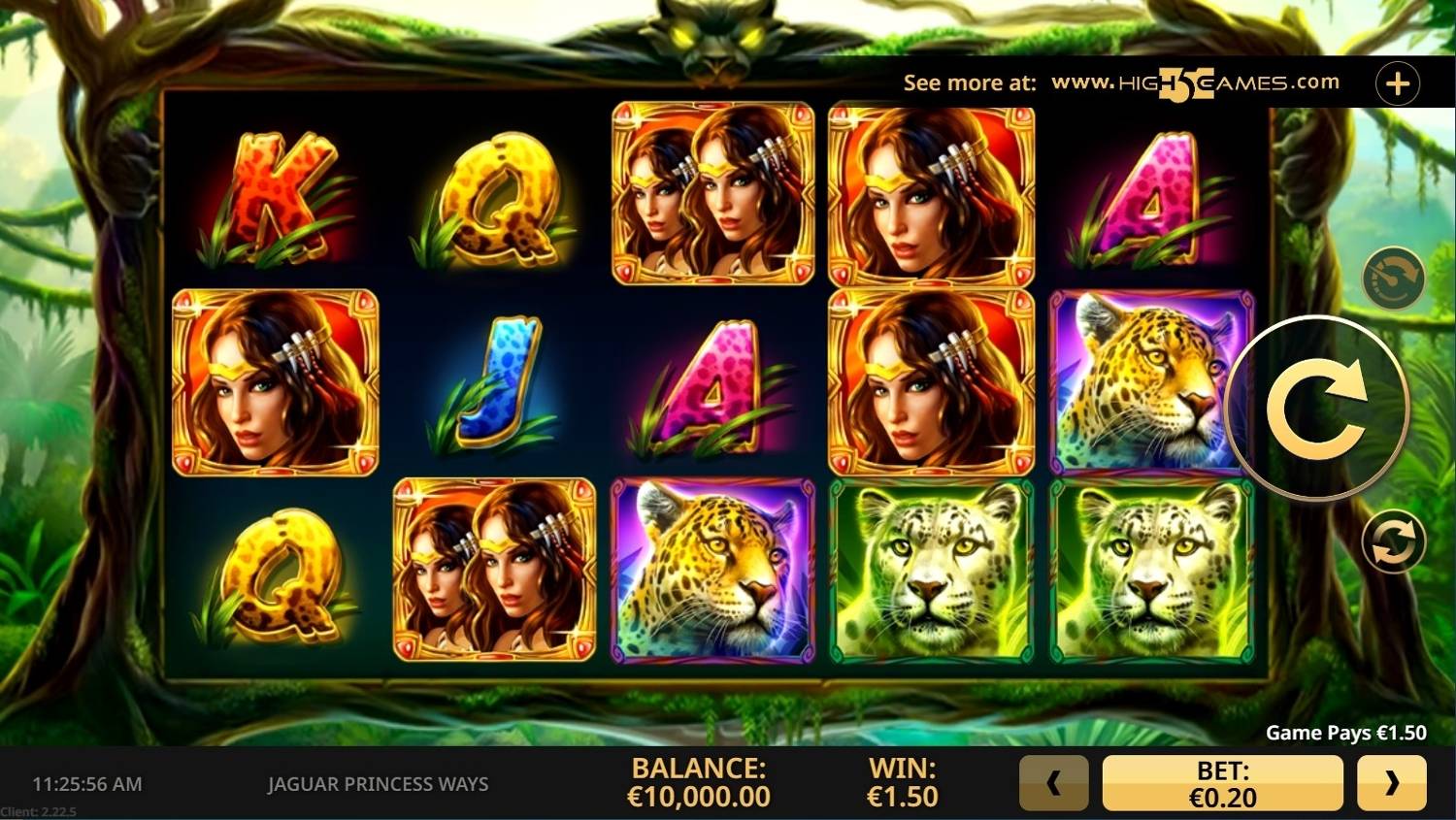Toggle the turbo speed button above spin
This screenshot has height=820, width=1456.
[1393, 279]
